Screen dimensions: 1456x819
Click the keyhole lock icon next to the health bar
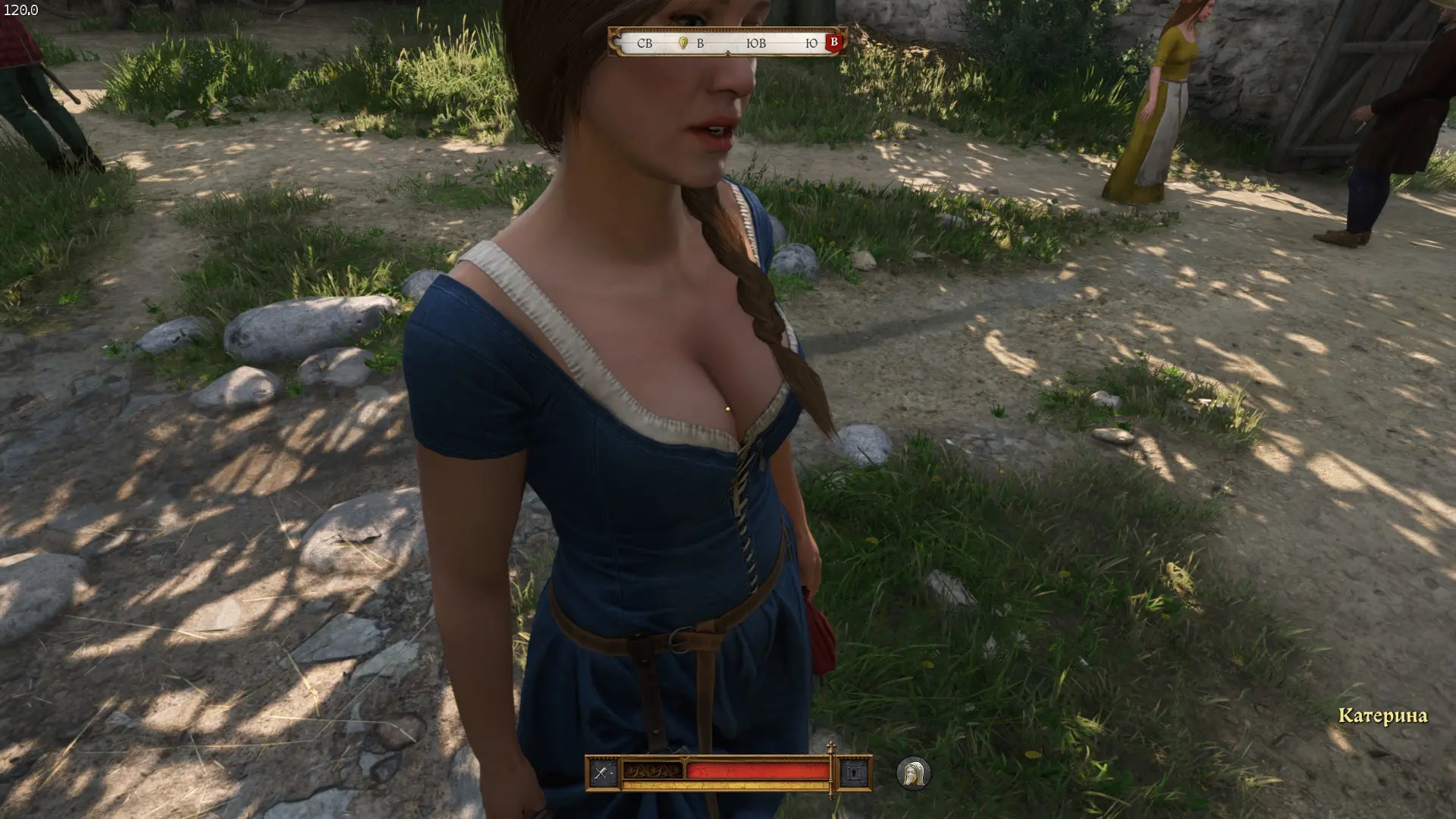(x=855, y=773)
